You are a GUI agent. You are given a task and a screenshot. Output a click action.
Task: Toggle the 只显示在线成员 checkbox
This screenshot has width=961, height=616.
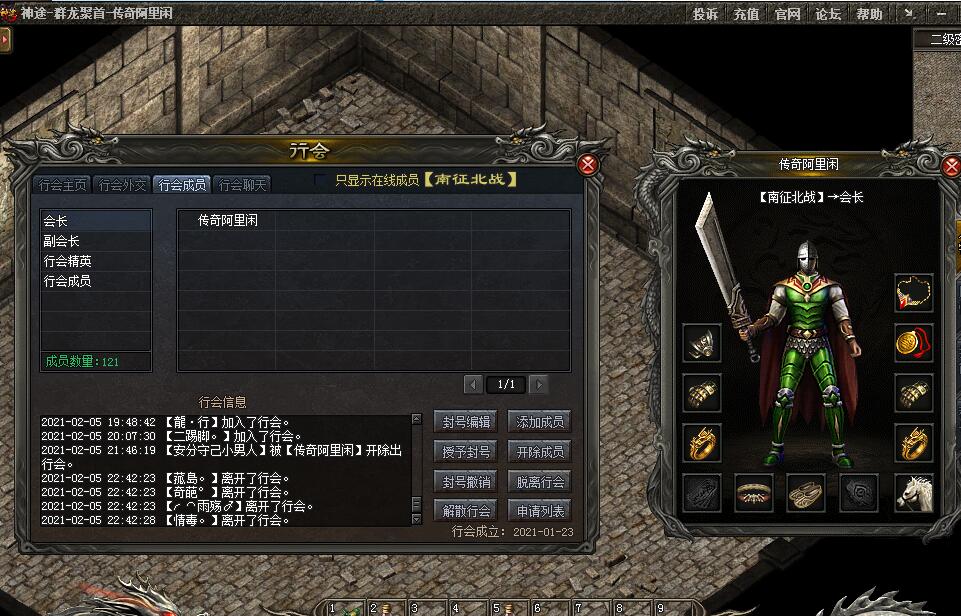[x=320, y=181]
